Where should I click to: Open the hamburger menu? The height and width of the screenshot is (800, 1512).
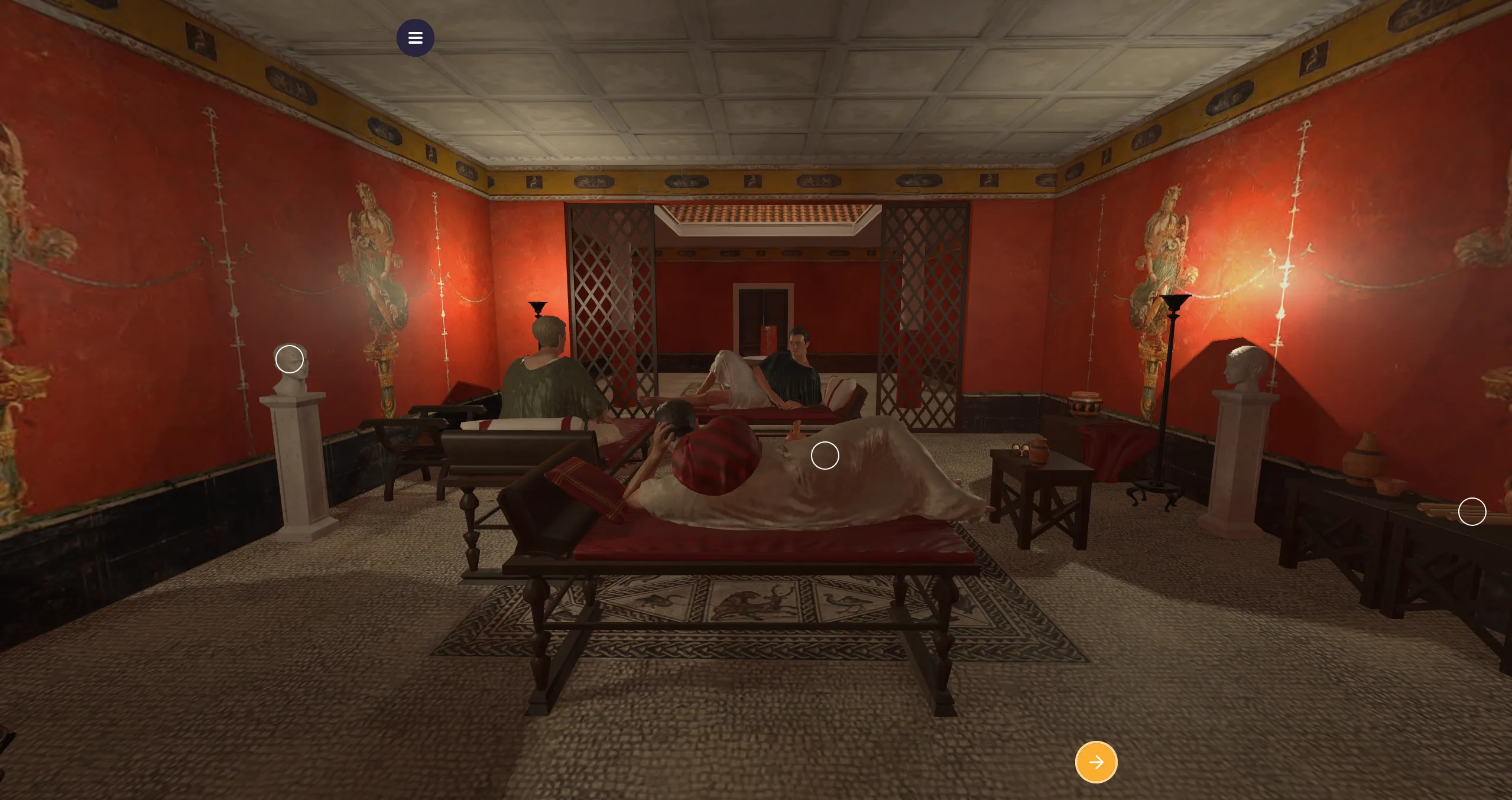coord(415,38)
